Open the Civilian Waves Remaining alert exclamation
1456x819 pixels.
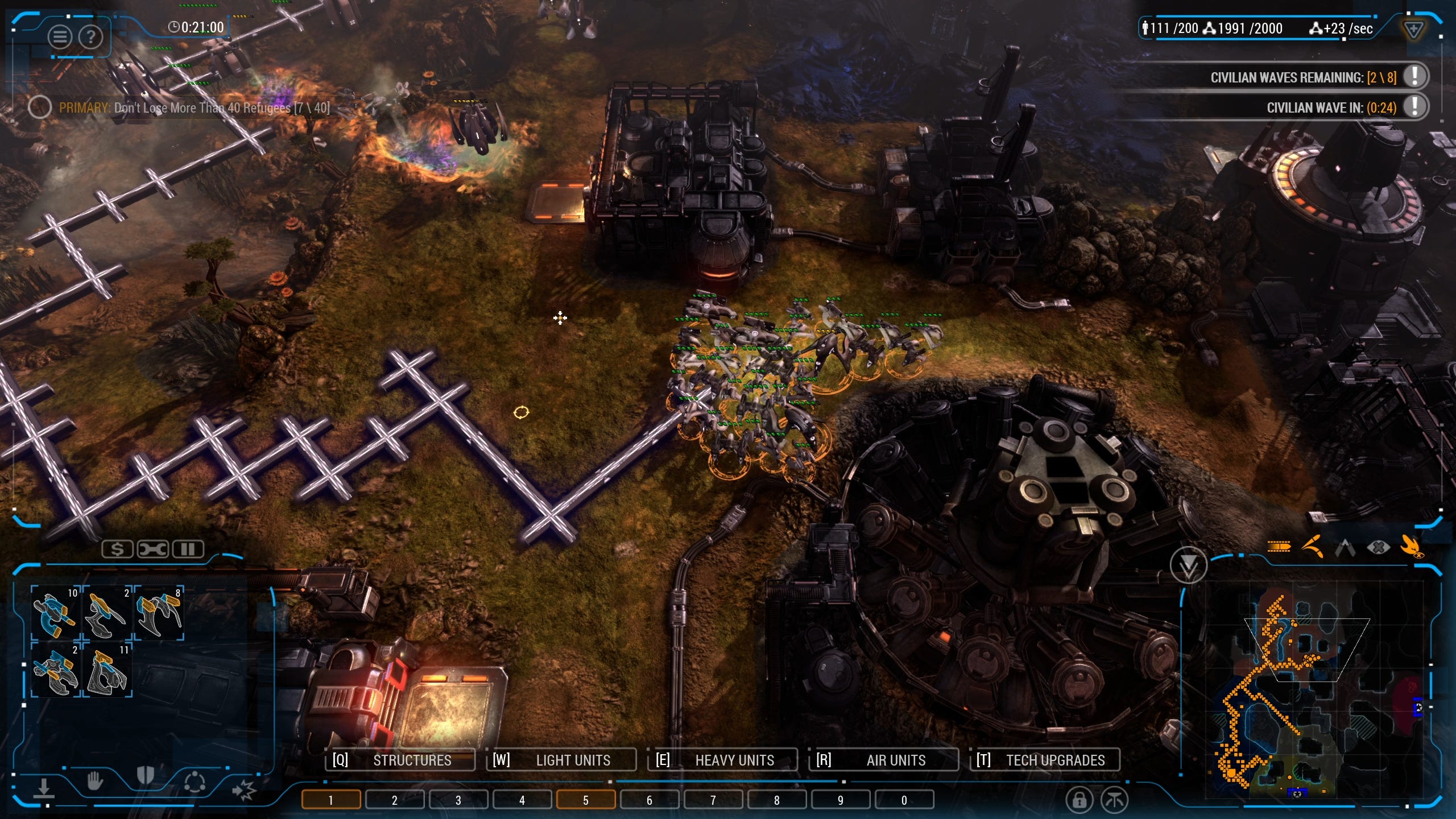click(1414, 76)
